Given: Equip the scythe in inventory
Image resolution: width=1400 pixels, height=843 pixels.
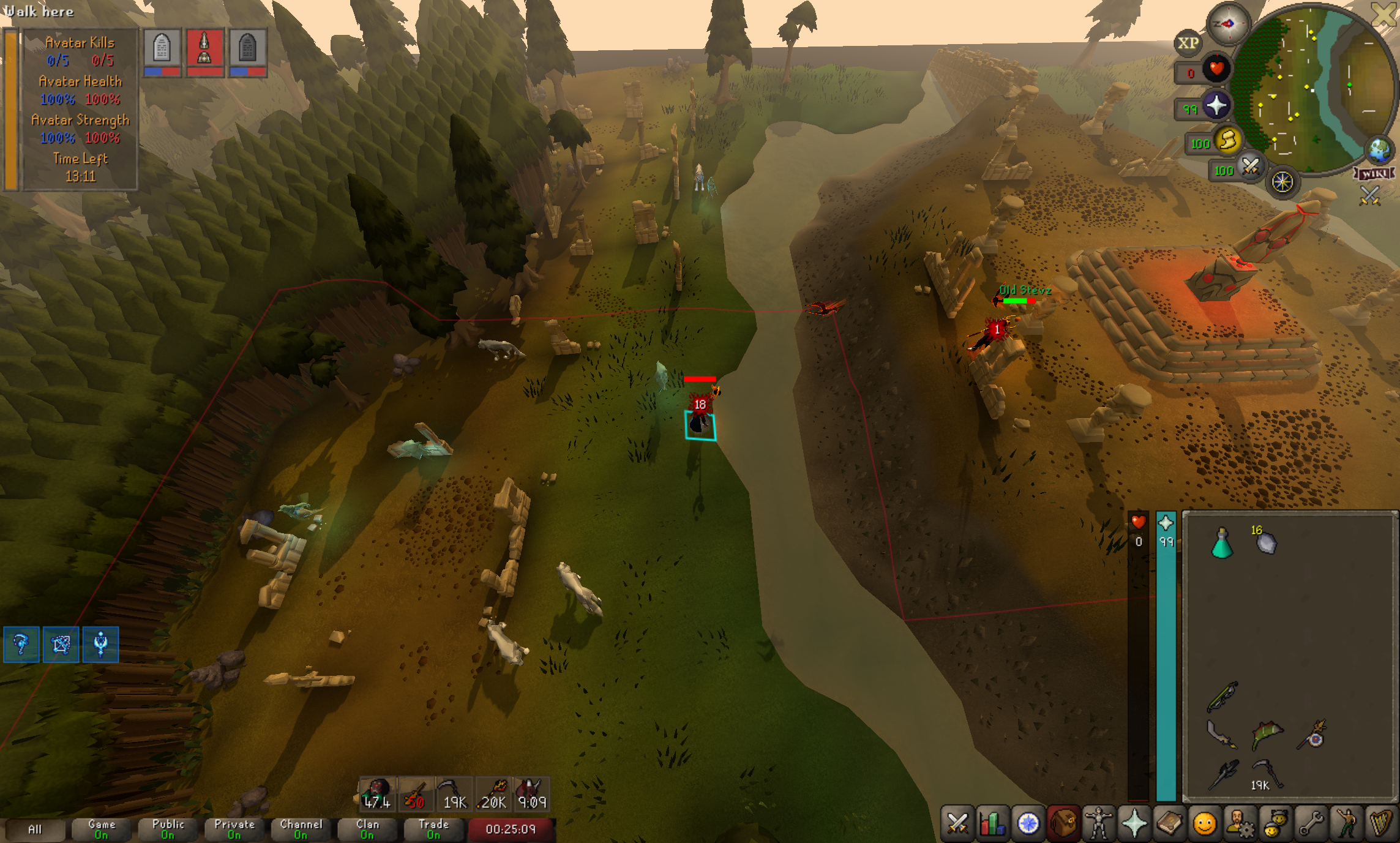Looking at the screenshot, I should pos(1266,773).
